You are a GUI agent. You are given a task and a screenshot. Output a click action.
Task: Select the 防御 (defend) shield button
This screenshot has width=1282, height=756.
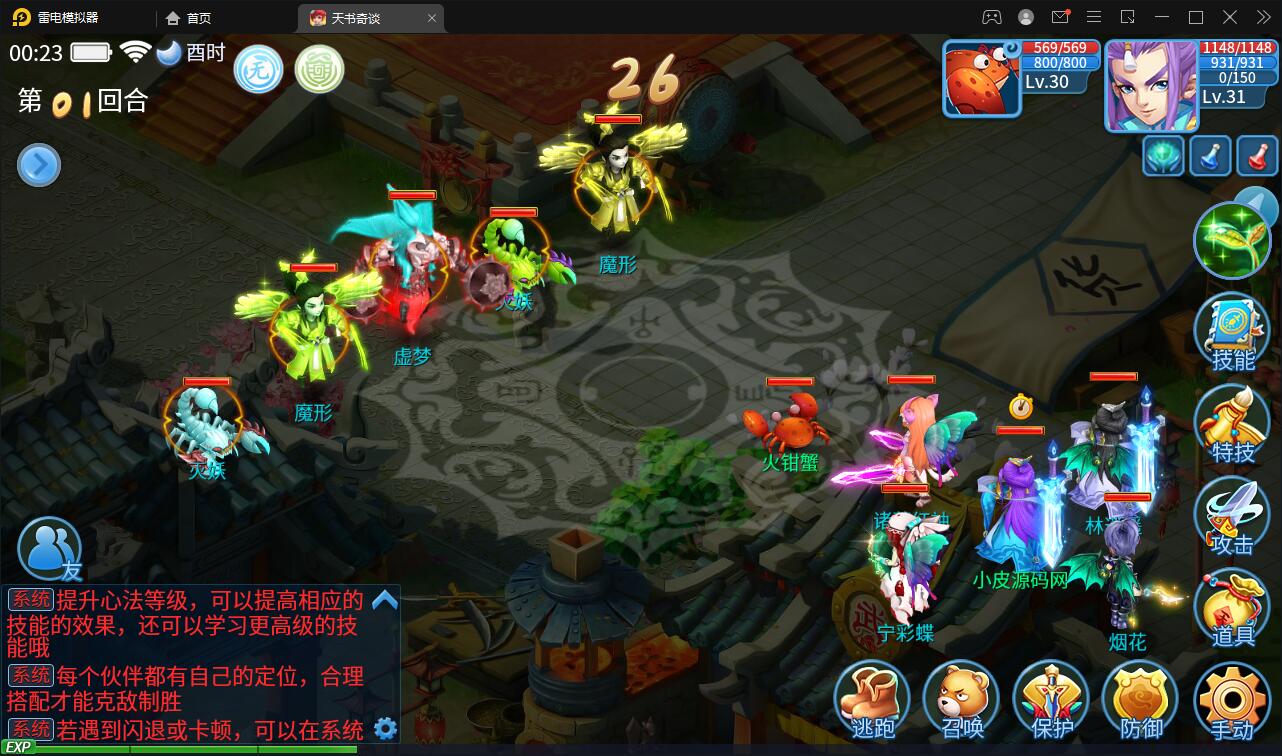[x=1140, y=699]
